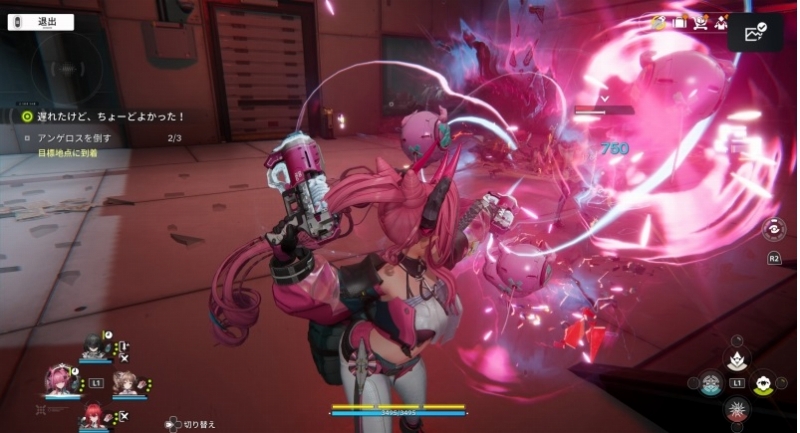Click the 退出 exit button

[x=40, y=21]
